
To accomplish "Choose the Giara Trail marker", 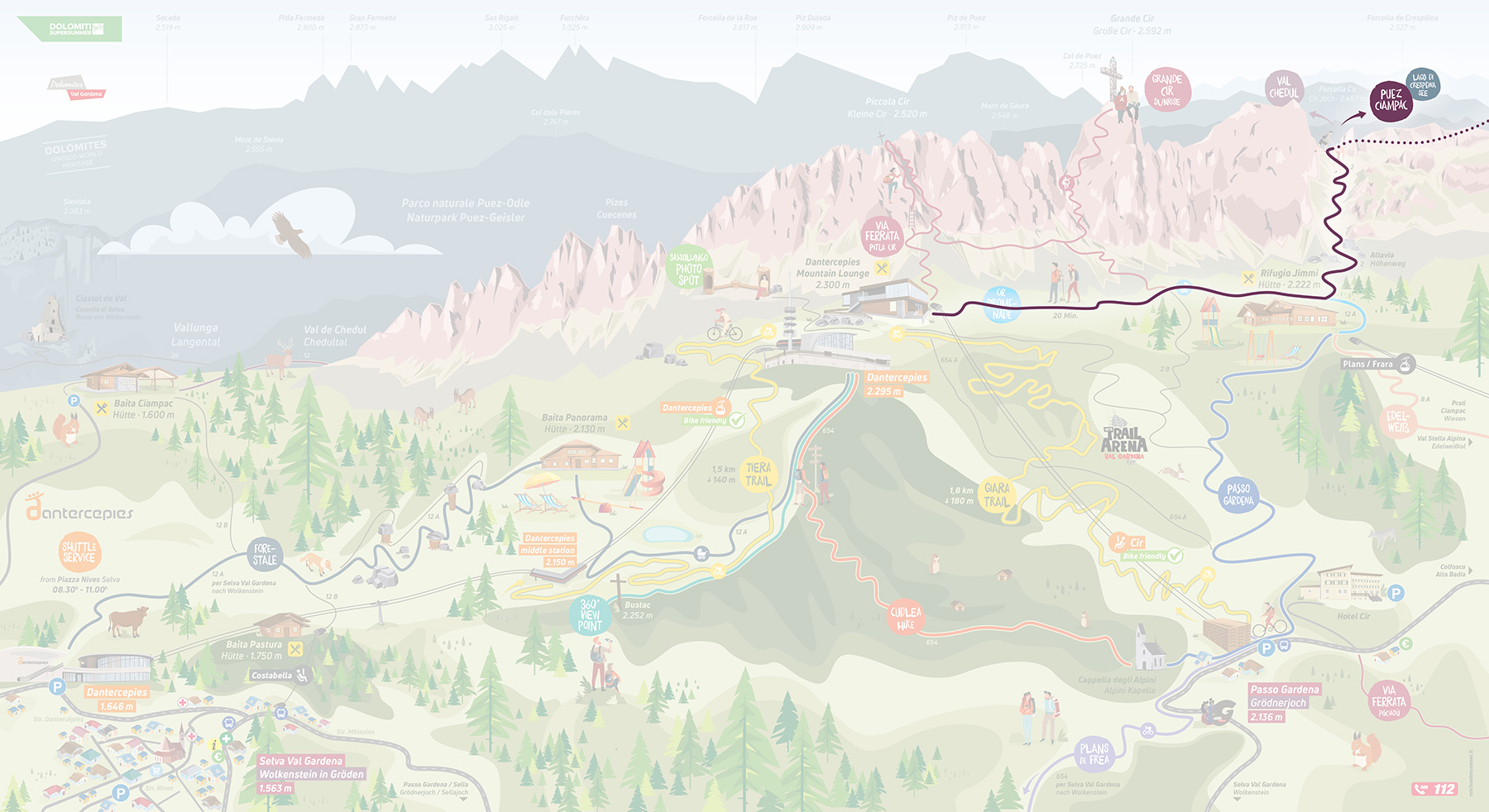I will [997, 495].
